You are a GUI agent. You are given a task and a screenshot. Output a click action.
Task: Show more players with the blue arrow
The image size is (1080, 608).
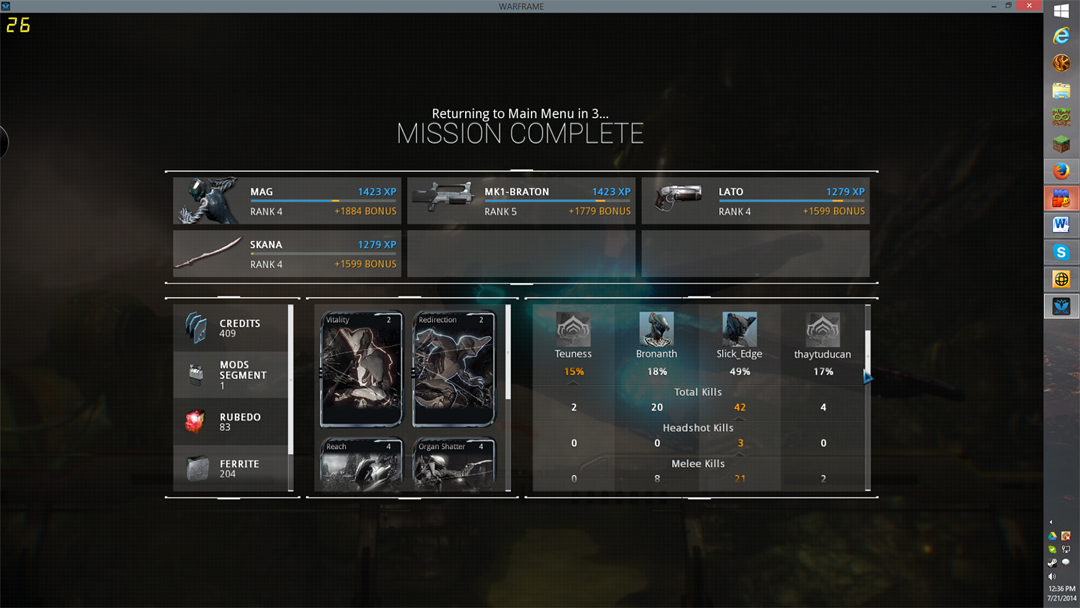pos(868,377)
